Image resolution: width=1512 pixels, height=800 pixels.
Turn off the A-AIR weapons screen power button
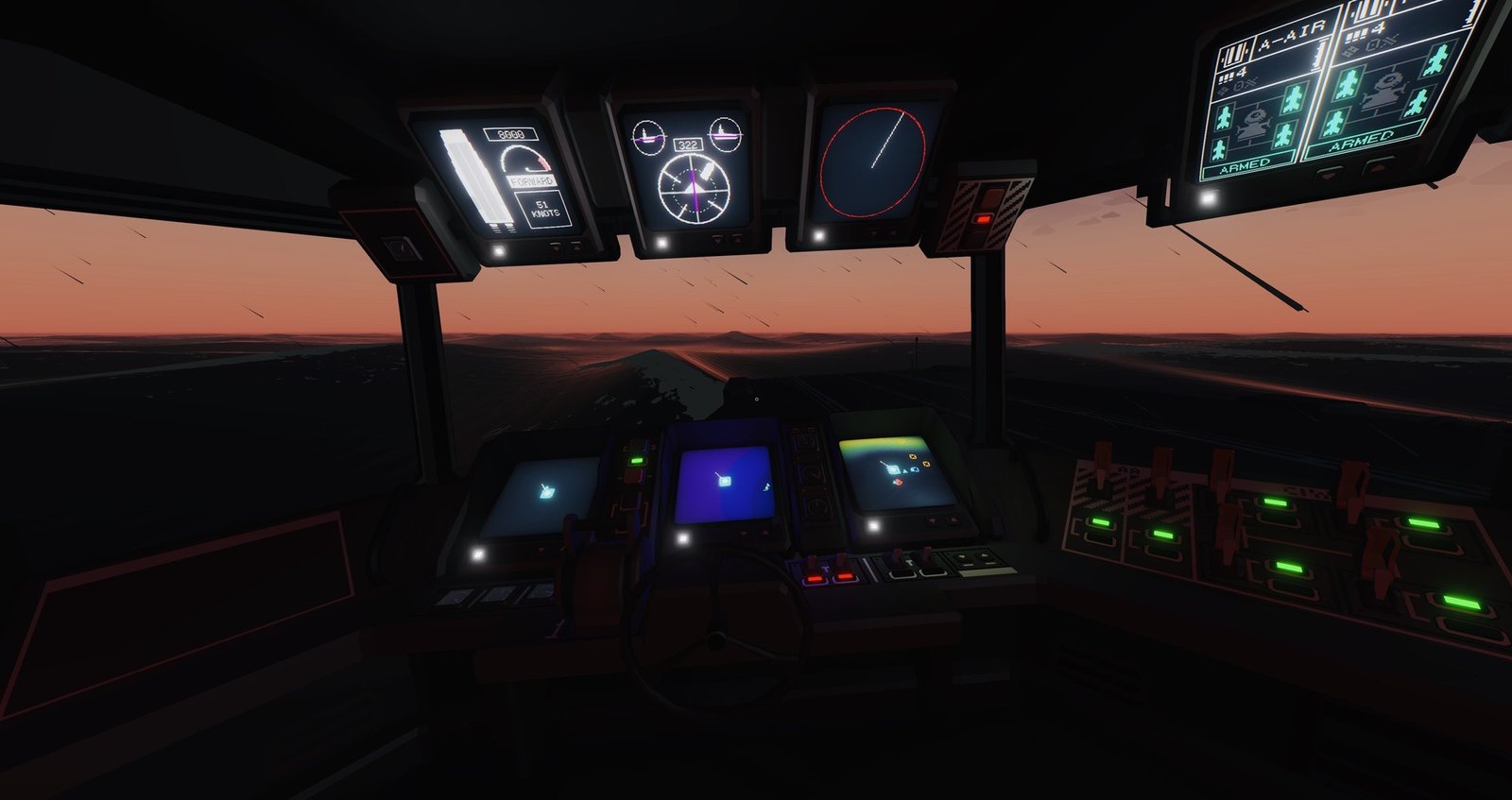pyautogui.click(x=1207, y=198)
